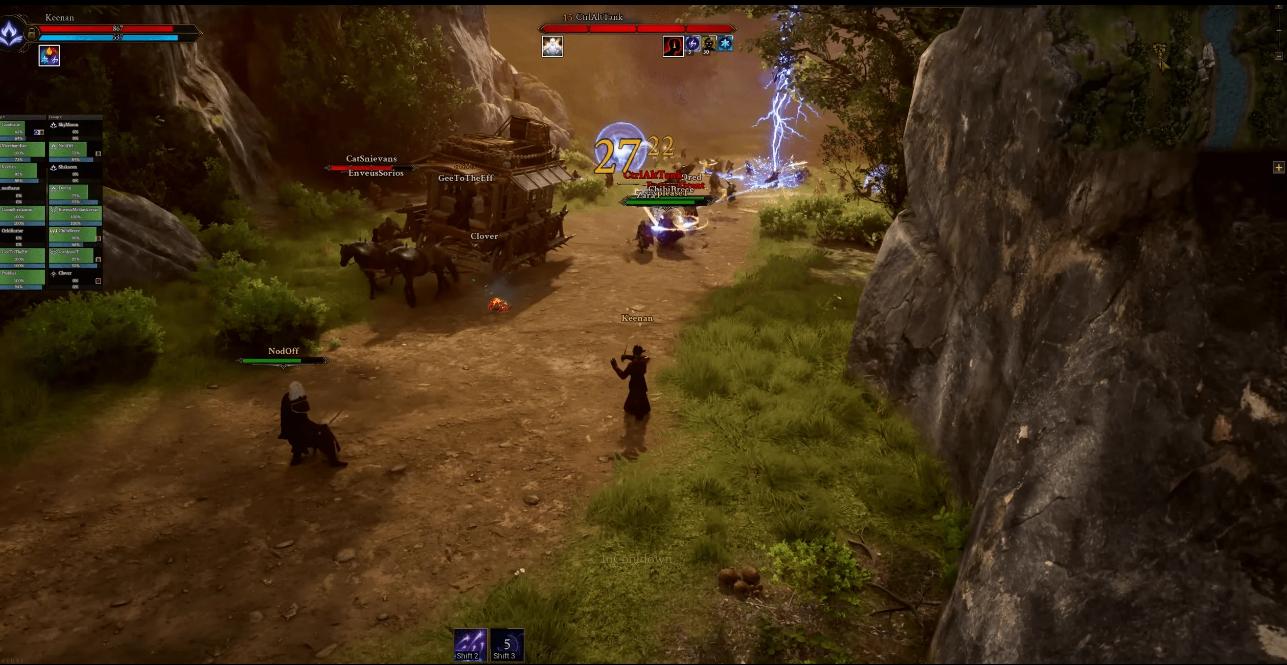Click the padlock icon beside Keenan's bars
This screenshot has height=665, width=1287.
coord(31,34)
